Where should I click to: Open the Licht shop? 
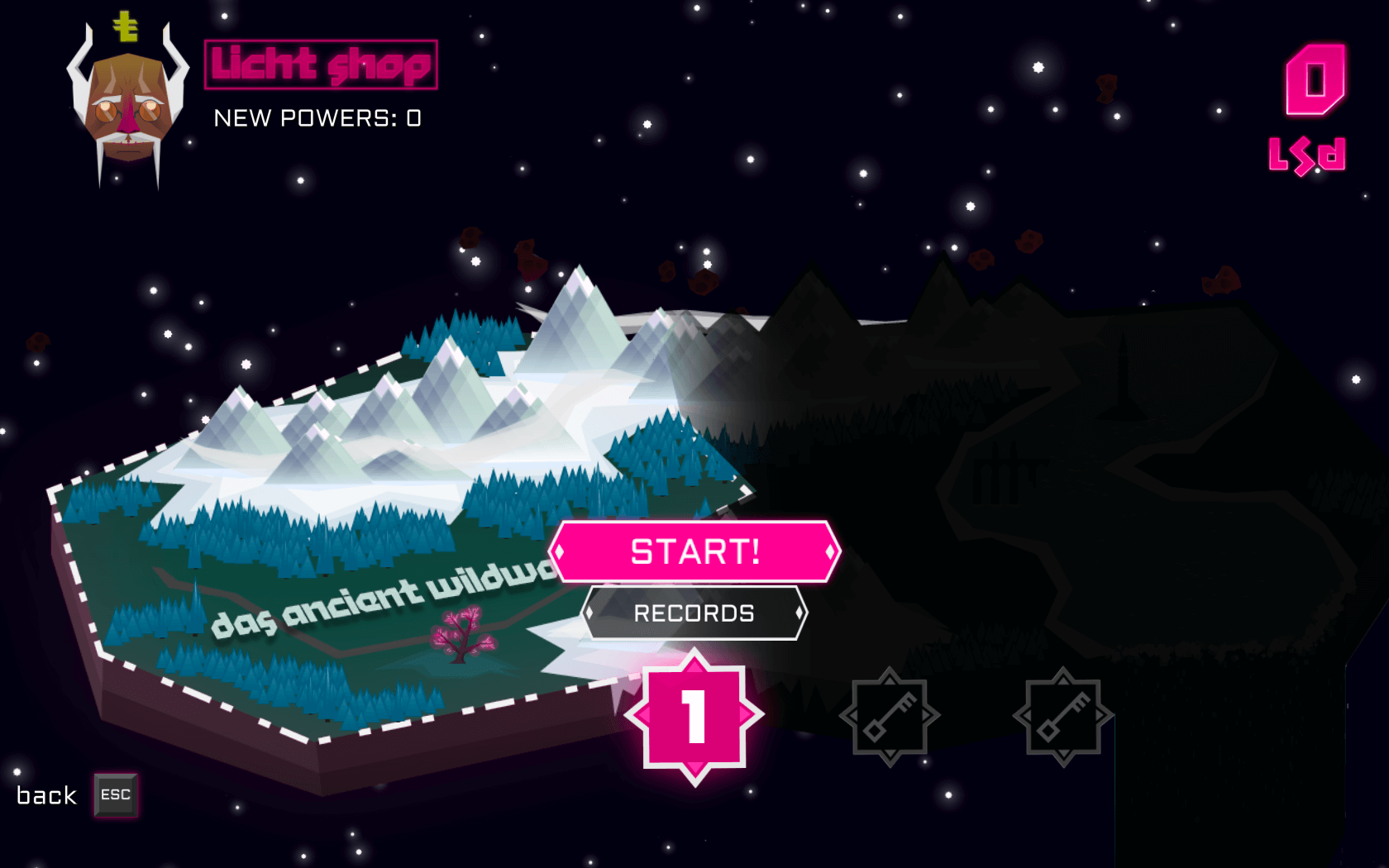(321, 64)
